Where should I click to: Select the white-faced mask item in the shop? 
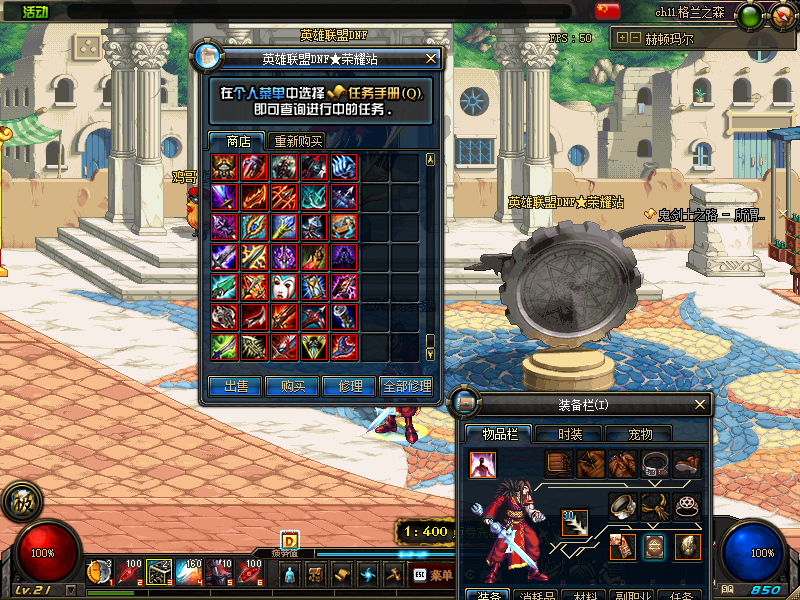point(285,287)
